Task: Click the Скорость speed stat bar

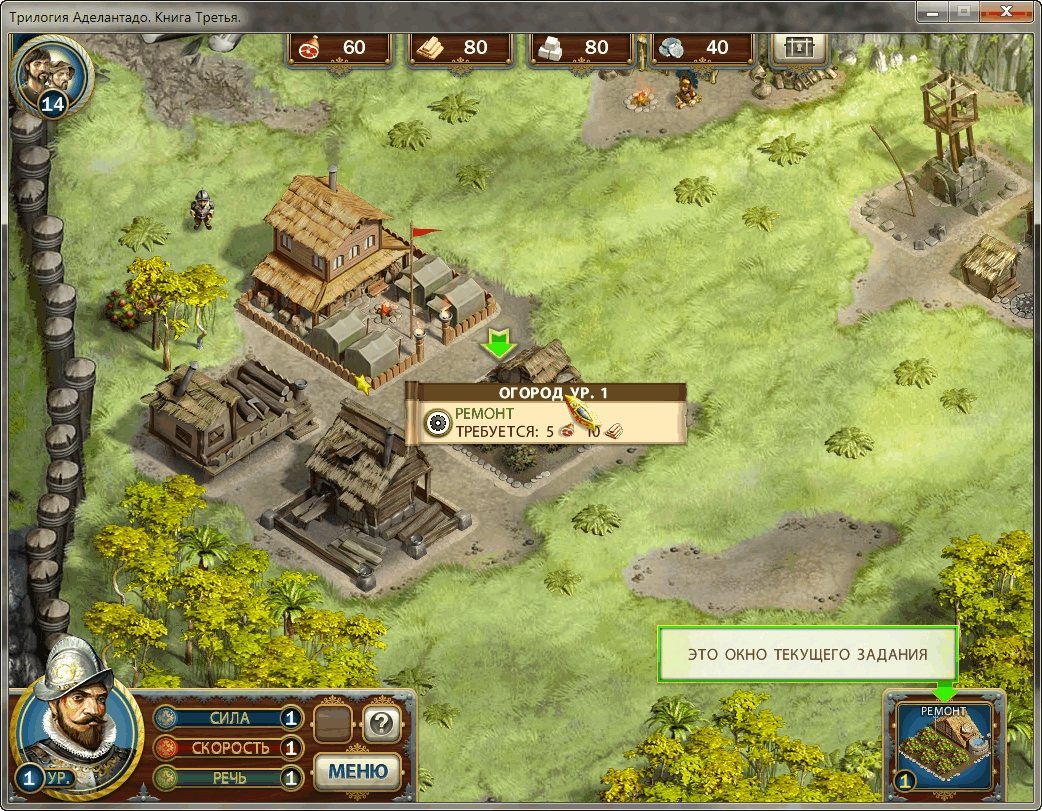Action: click(228, 747)
